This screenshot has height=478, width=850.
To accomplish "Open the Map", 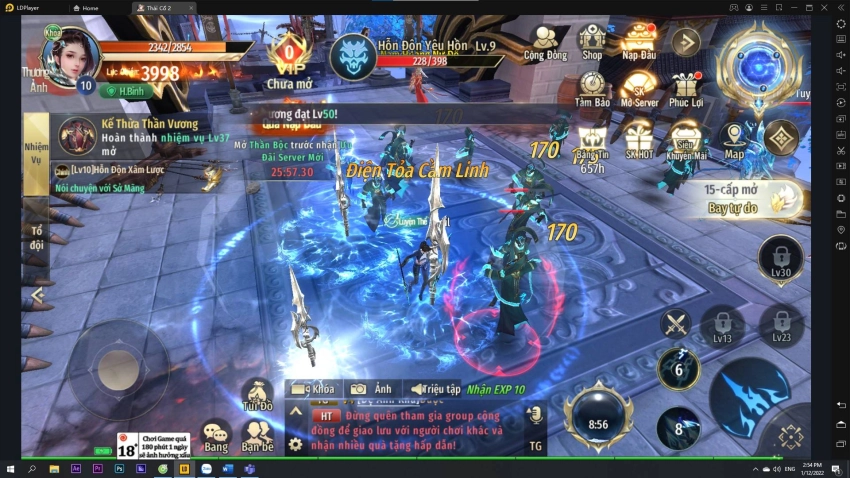I will [734, 139].
